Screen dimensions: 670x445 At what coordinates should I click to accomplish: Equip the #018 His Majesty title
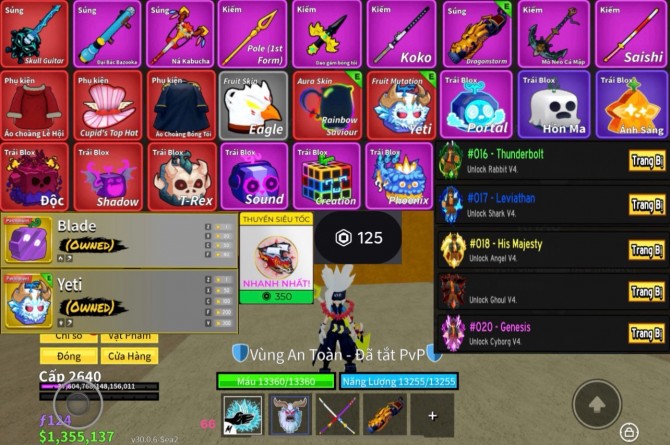pos(646,247)
